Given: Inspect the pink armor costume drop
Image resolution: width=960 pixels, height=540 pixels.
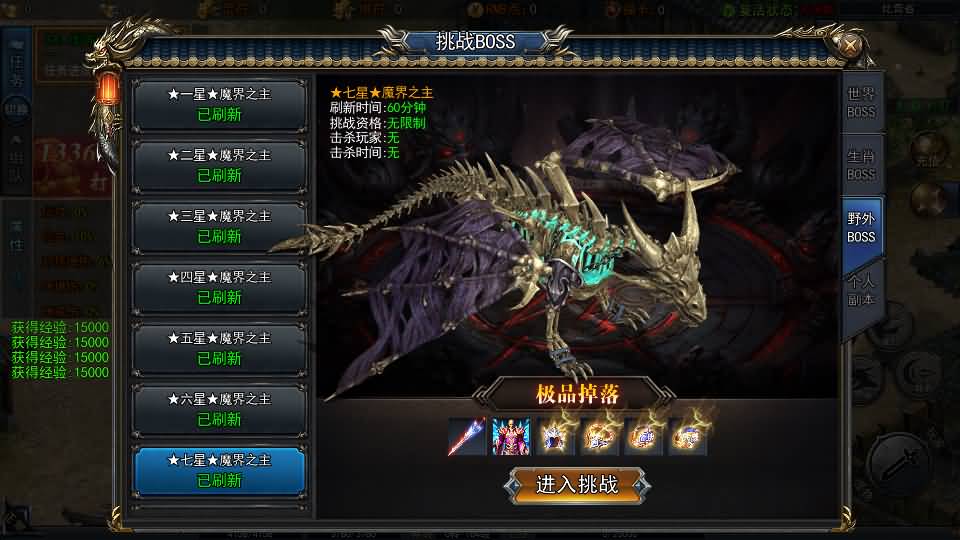Looking at the screenshot, I should coord(511,437).
